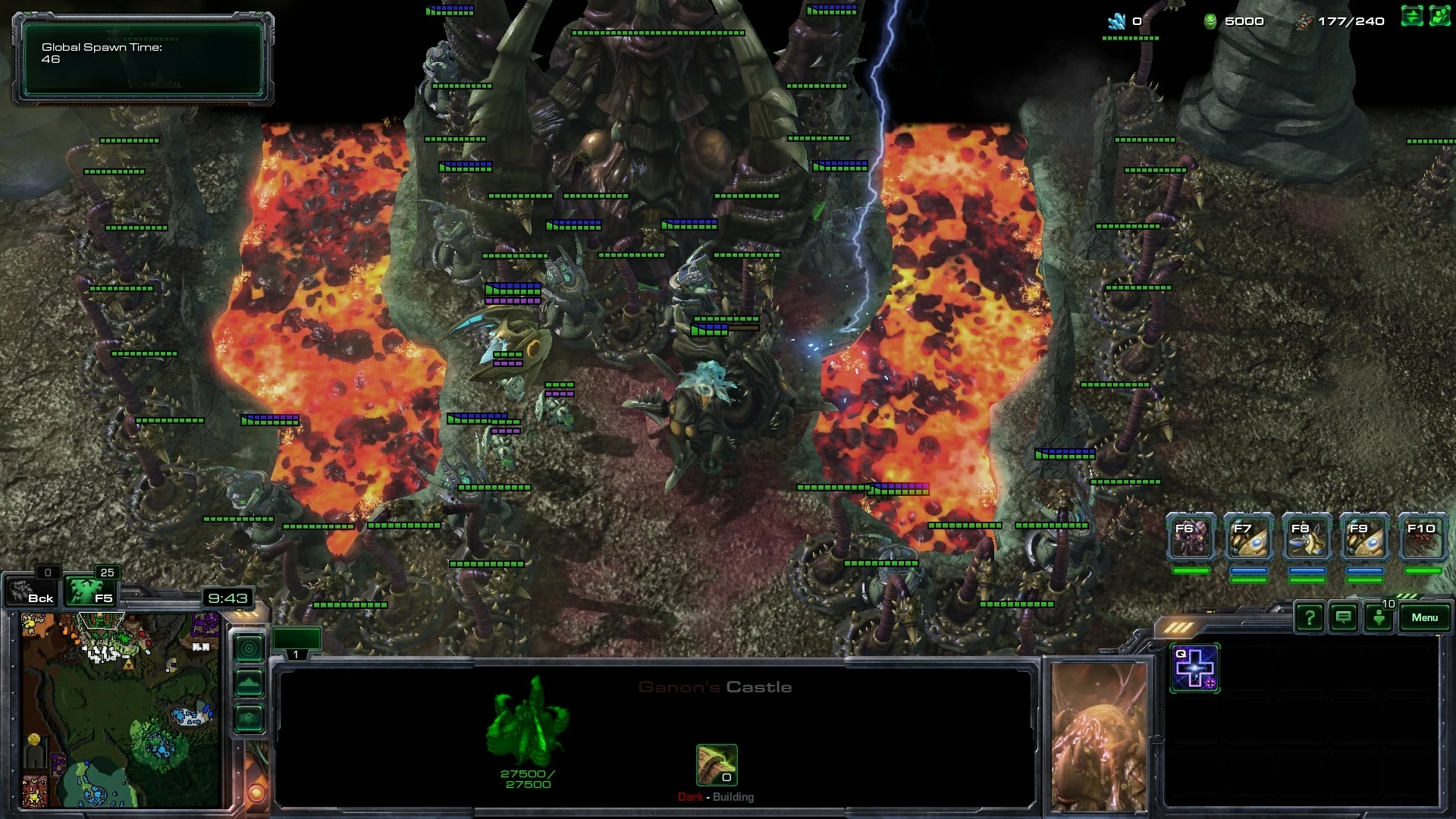Select the F8 Zealot hero icon
Screen dimensions: 1456x819
point(1307,537)
